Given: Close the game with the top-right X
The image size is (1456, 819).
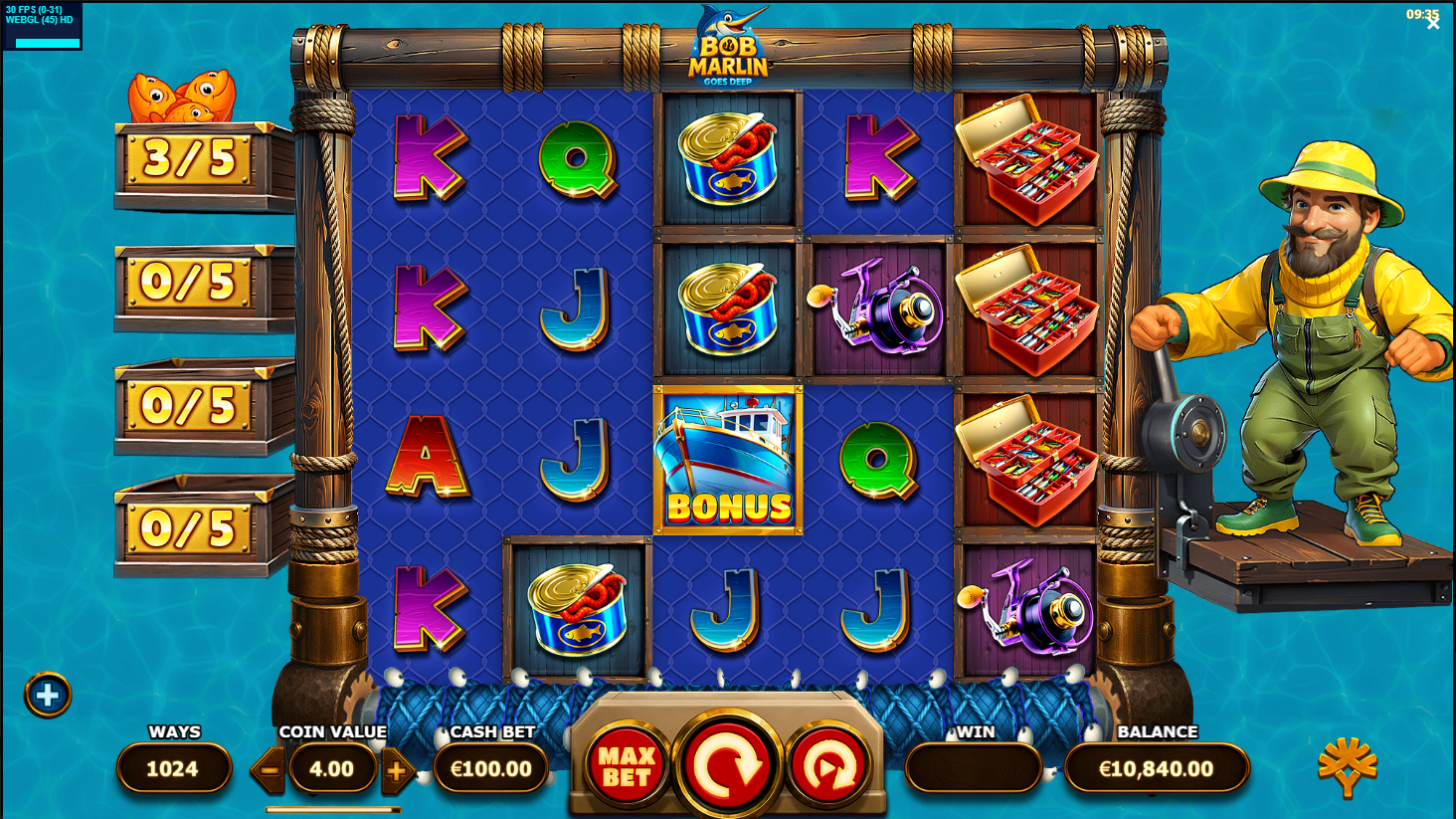Looking at the screenshot, I should 1433,24.
